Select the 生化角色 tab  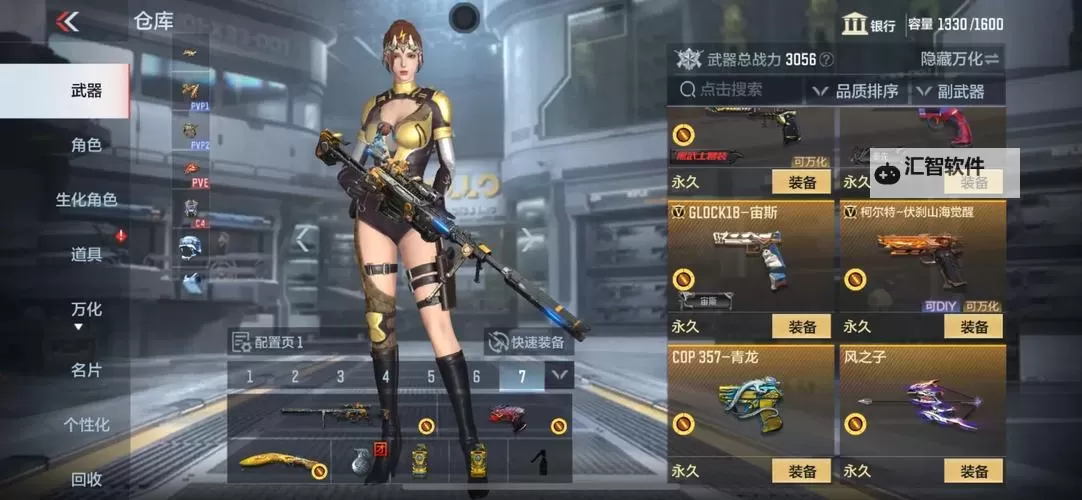coord(86,200)
